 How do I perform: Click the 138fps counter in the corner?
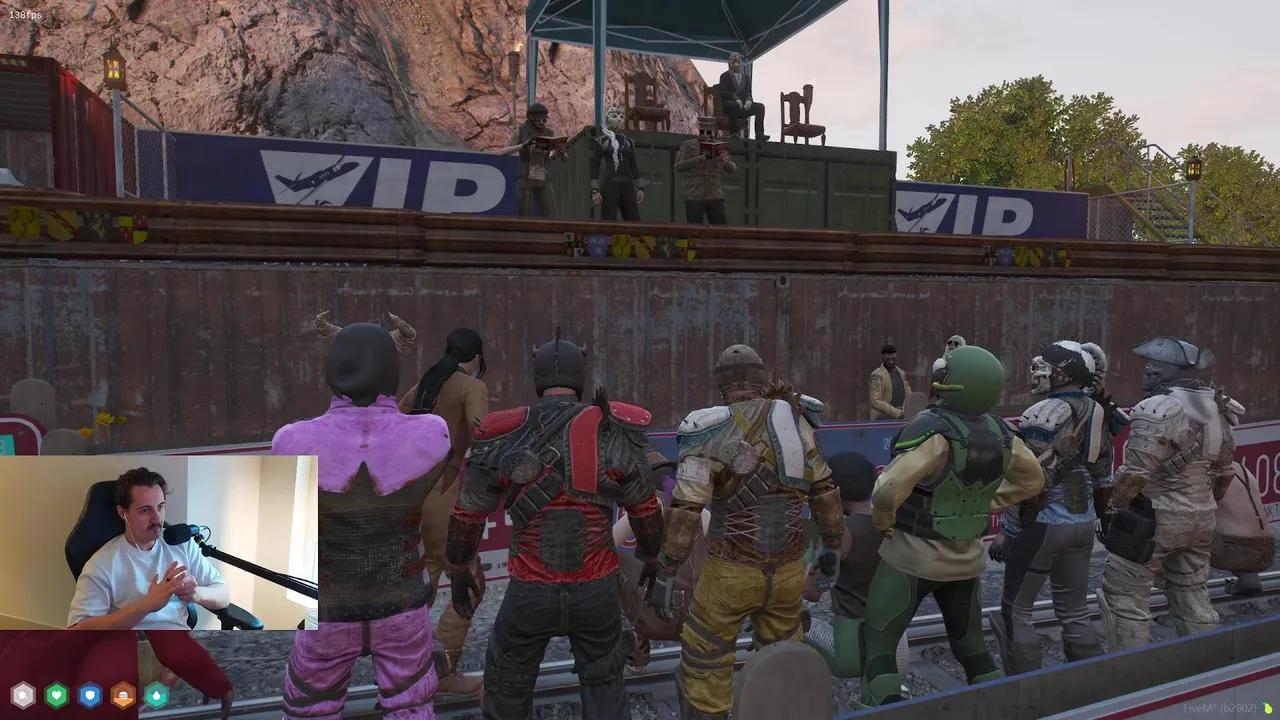(25, 14)
